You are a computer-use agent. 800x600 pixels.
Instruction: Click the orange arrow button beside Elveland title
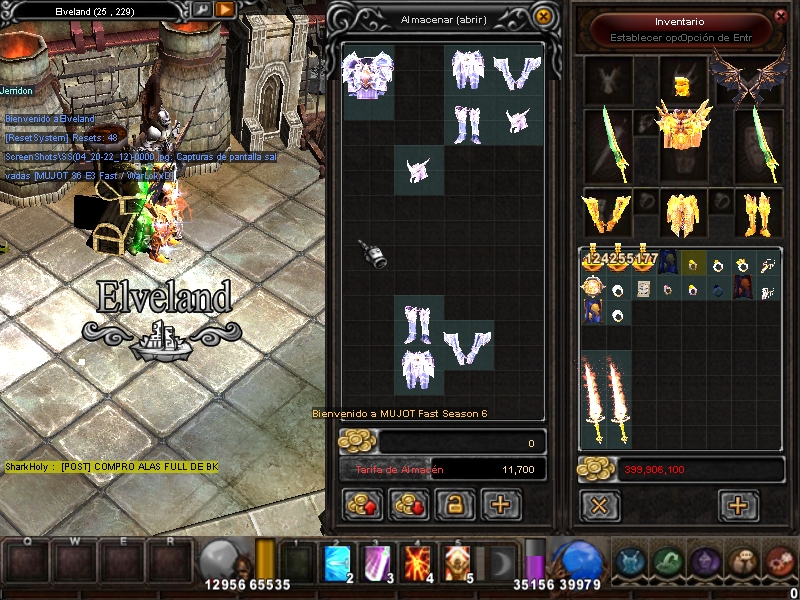point(225,10)
